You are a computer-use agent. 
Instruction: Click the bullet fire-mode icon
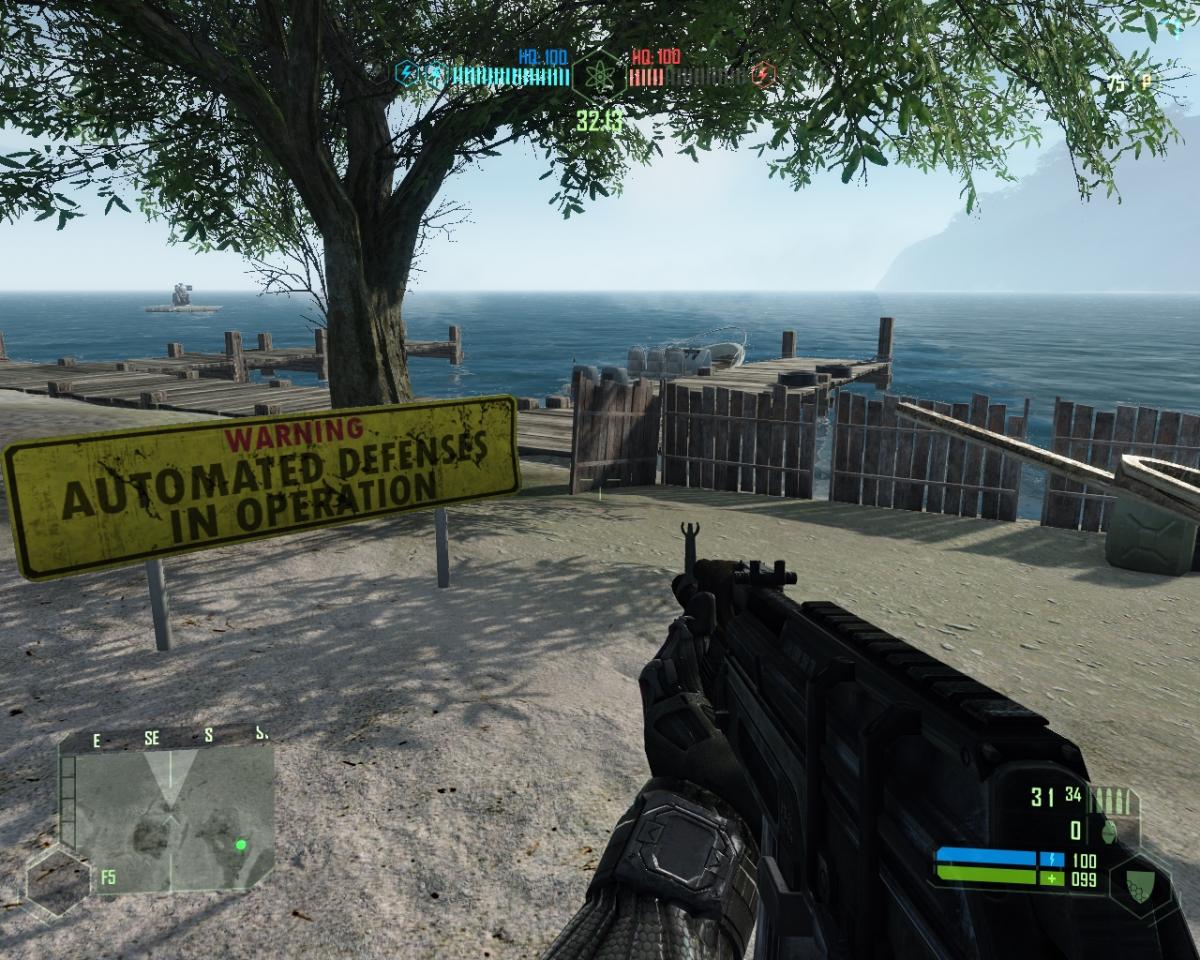pyautogui.click(x=1113, y=800)
